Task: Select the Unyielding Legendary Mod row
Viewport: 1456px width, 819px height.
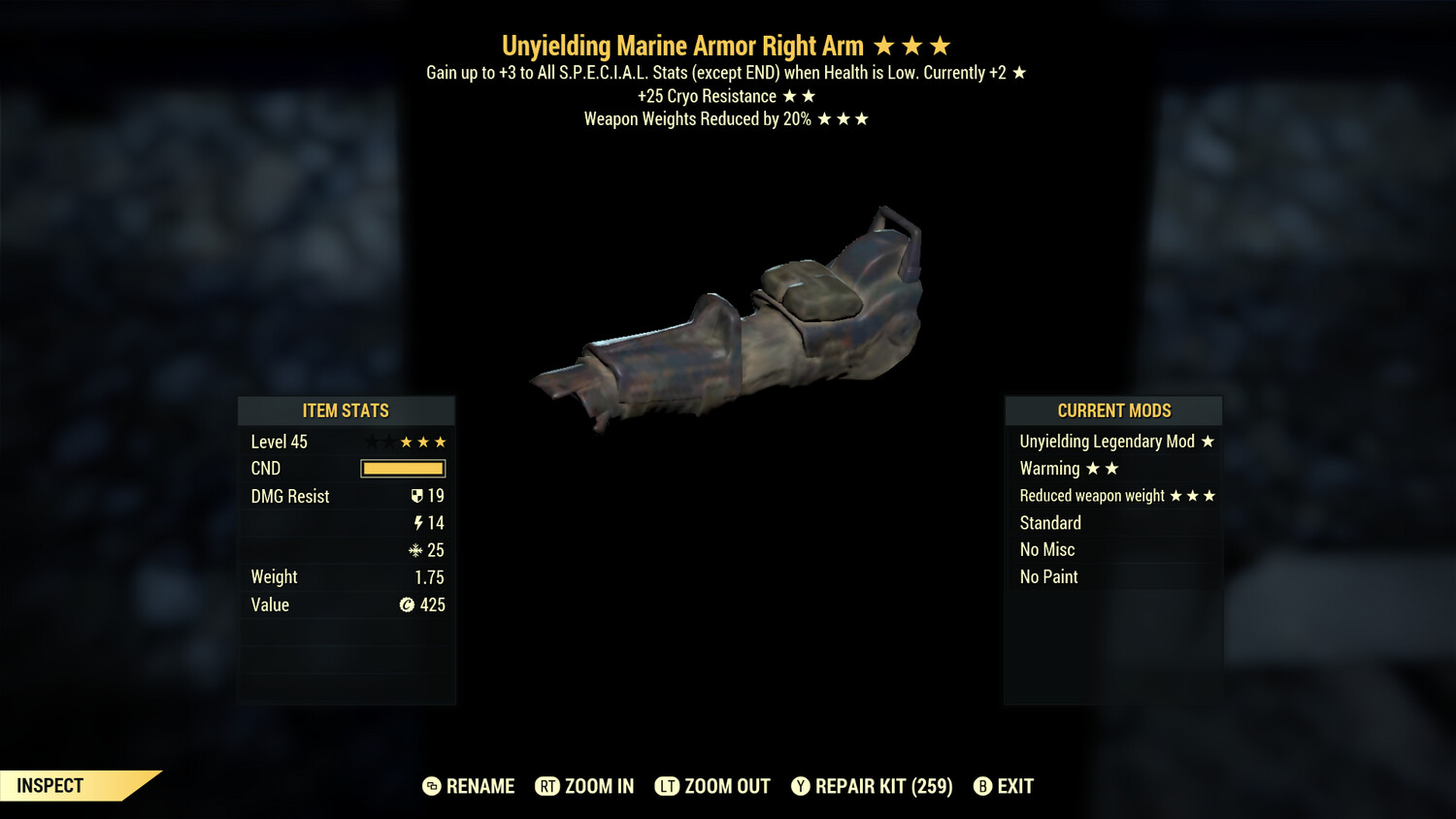Action: click(1113, 442)
